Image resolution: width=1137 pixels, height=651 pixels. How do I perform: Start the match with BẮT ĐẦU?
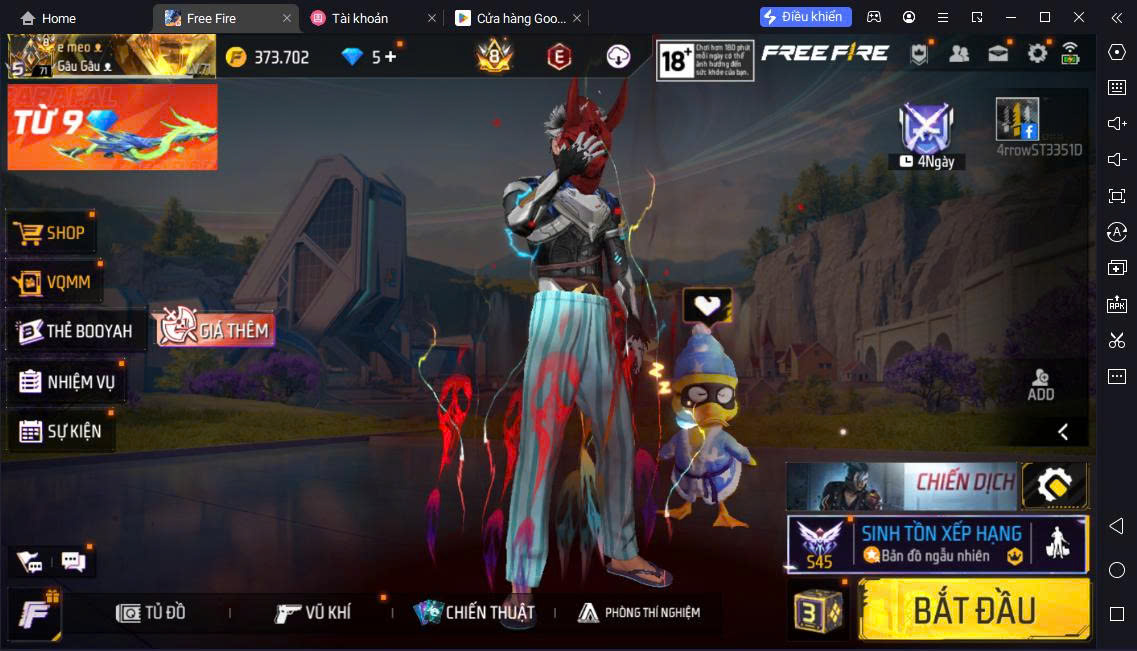(973, 609)
